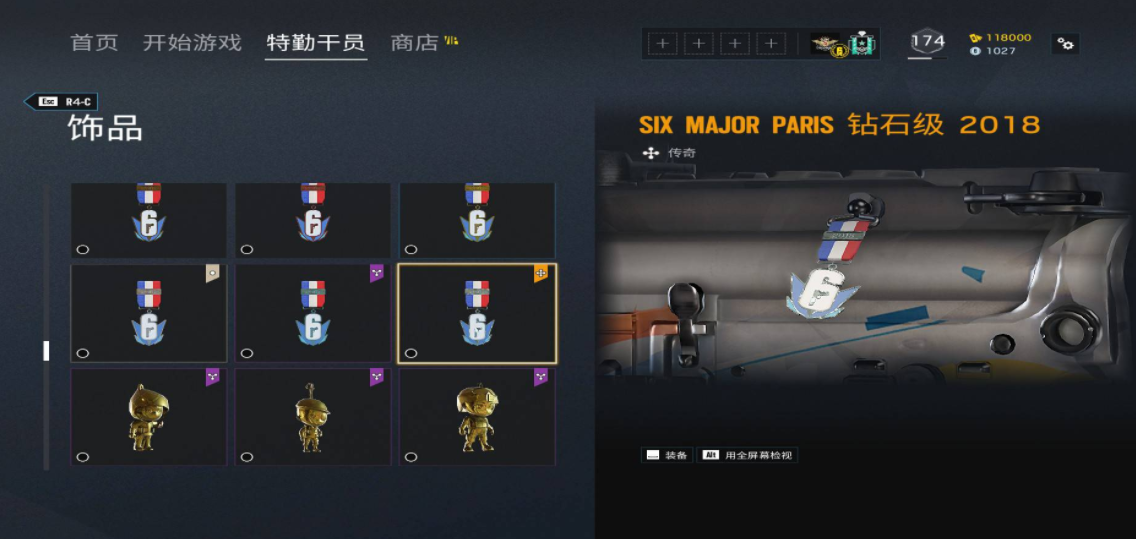Viewport: 1136px width, 539px height.
Task: Open settings with the gear icon
Action: tap(1065, 44)
